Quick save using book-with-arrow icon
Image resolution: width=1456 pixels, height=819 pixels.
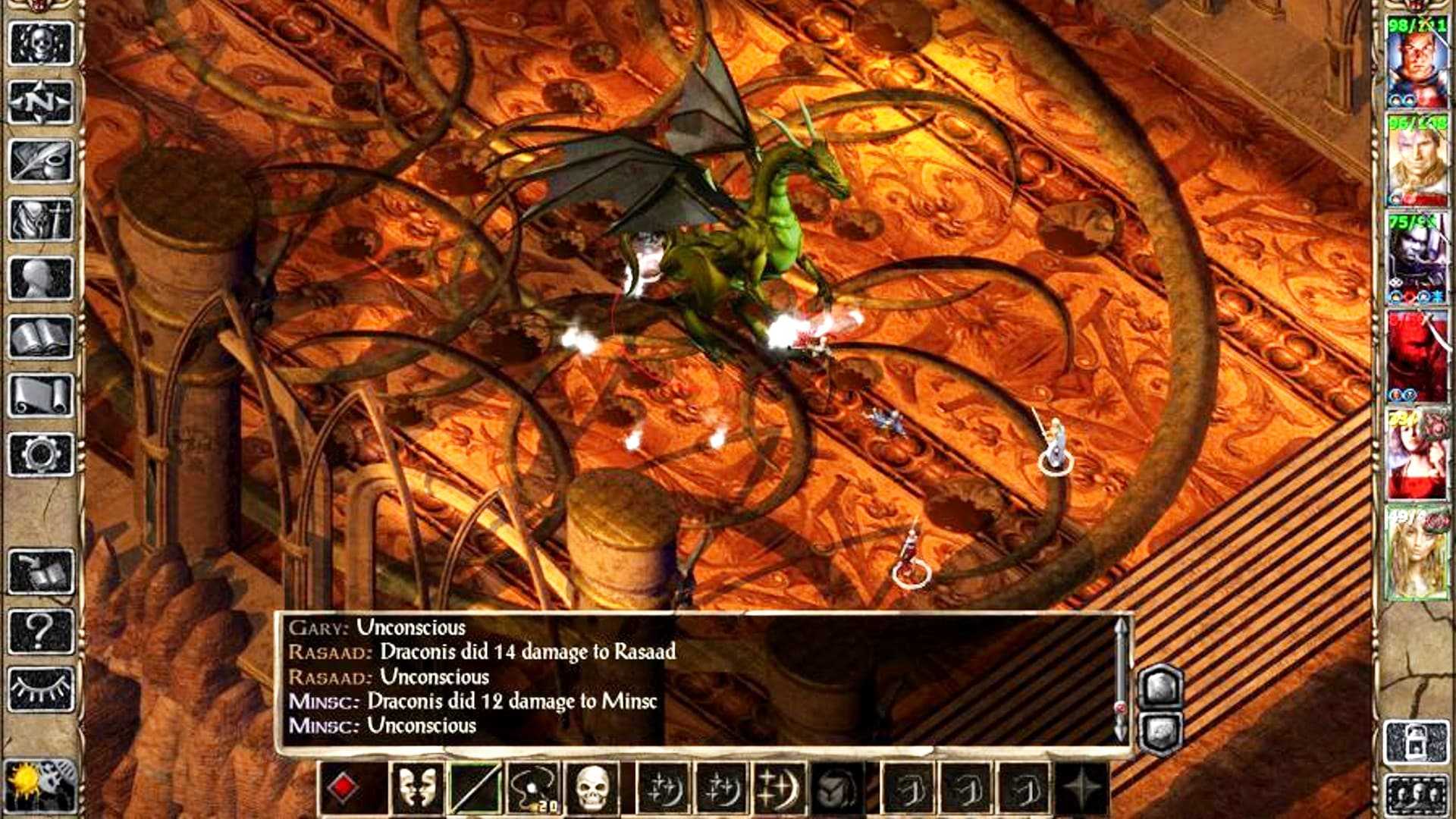click(x=41, y=571)
